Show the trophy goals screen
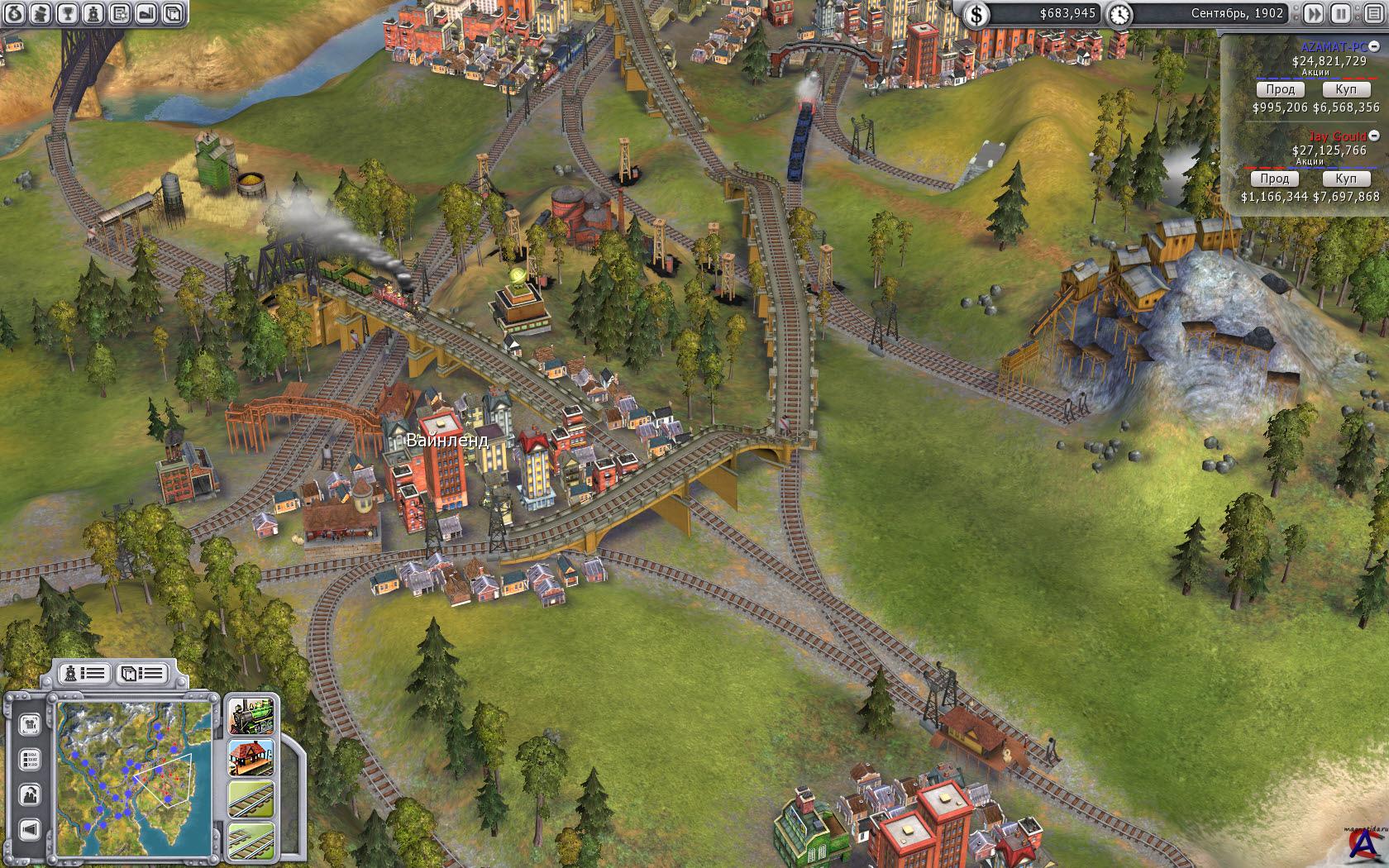The width and height of the screenshot is (1389, 868). (x=68, y=13)
